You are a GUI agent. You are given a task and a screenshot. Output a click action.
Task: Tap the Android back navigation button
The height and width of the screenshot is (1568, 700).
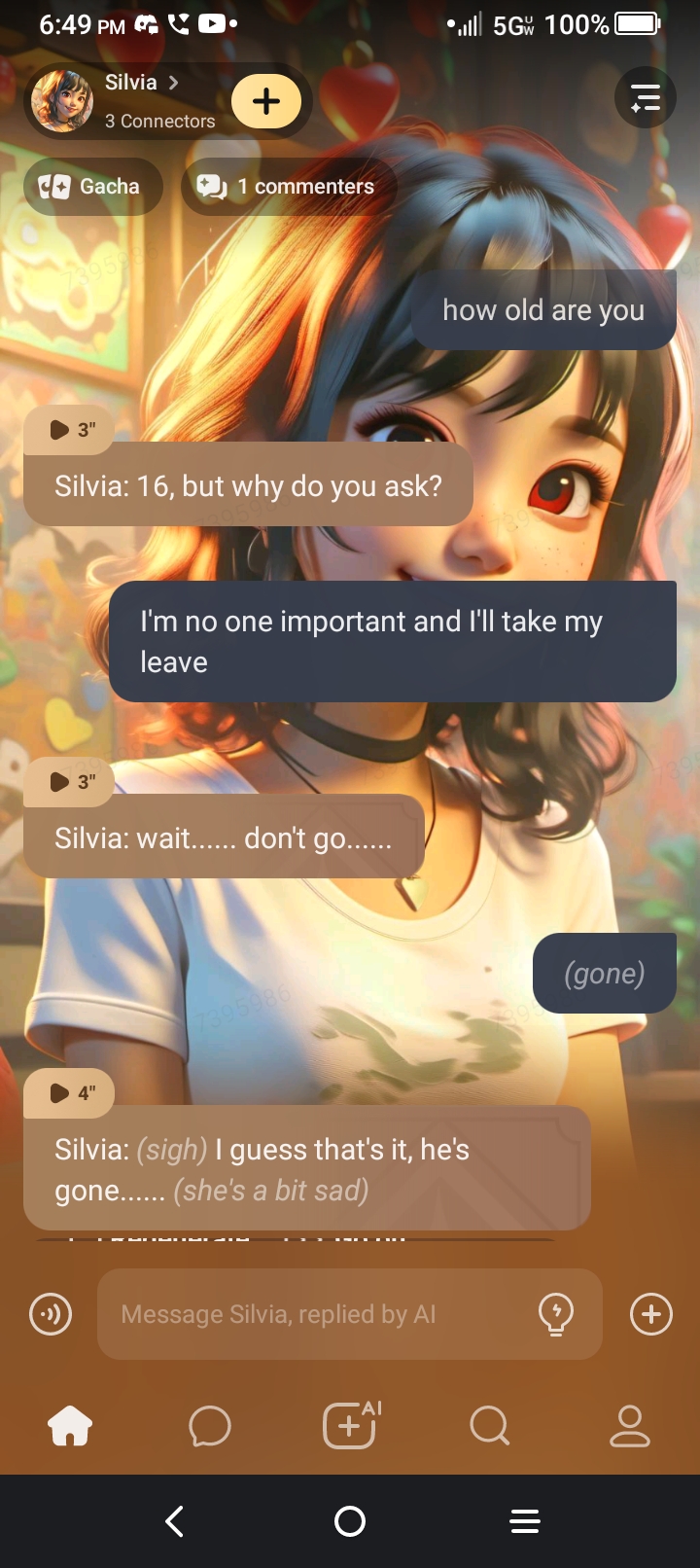click(175, 1521)
